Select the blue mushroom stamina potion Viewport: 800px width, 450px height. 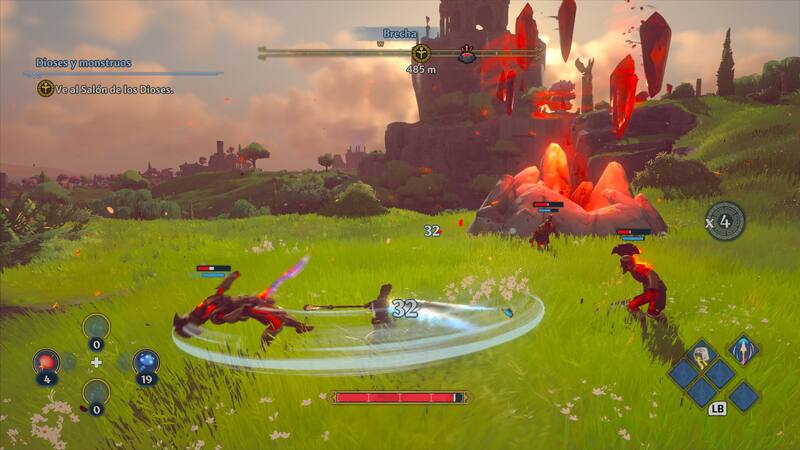(146, 361)
